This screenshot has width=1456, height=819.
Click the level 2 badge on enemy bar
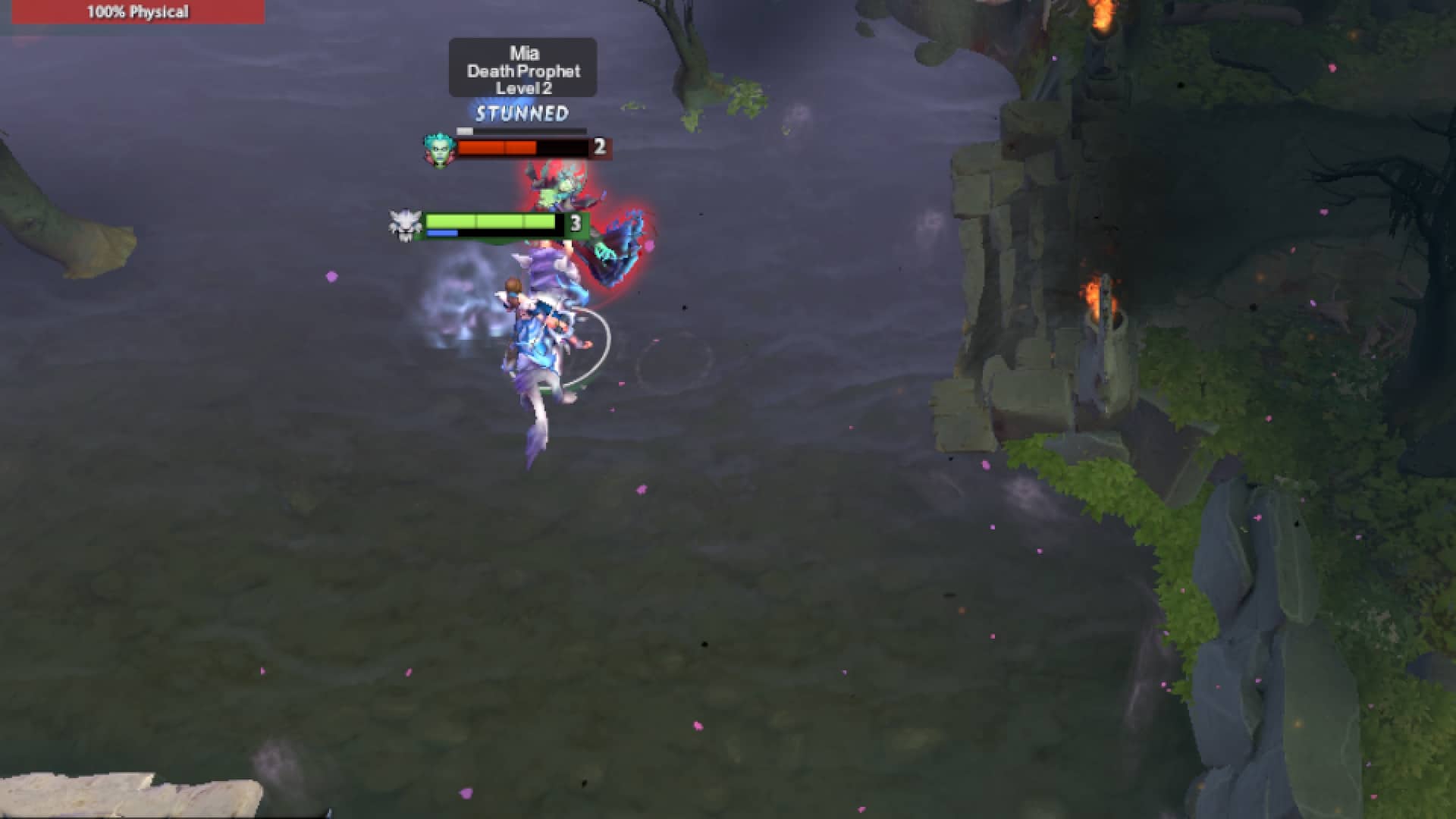[x=599, y=149]
